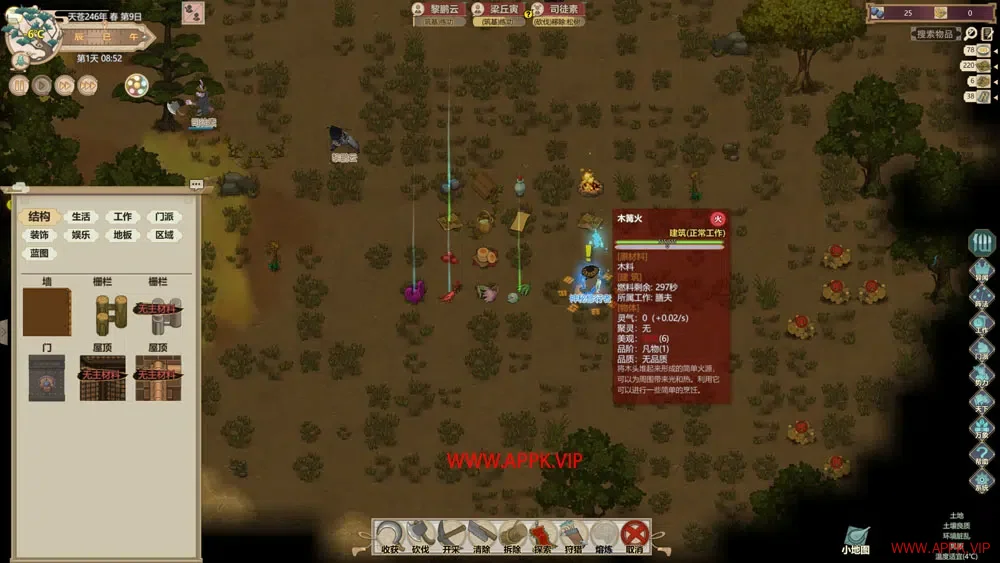
Task: Open the 蓝图 blueprint category
Action: point(39,254)
